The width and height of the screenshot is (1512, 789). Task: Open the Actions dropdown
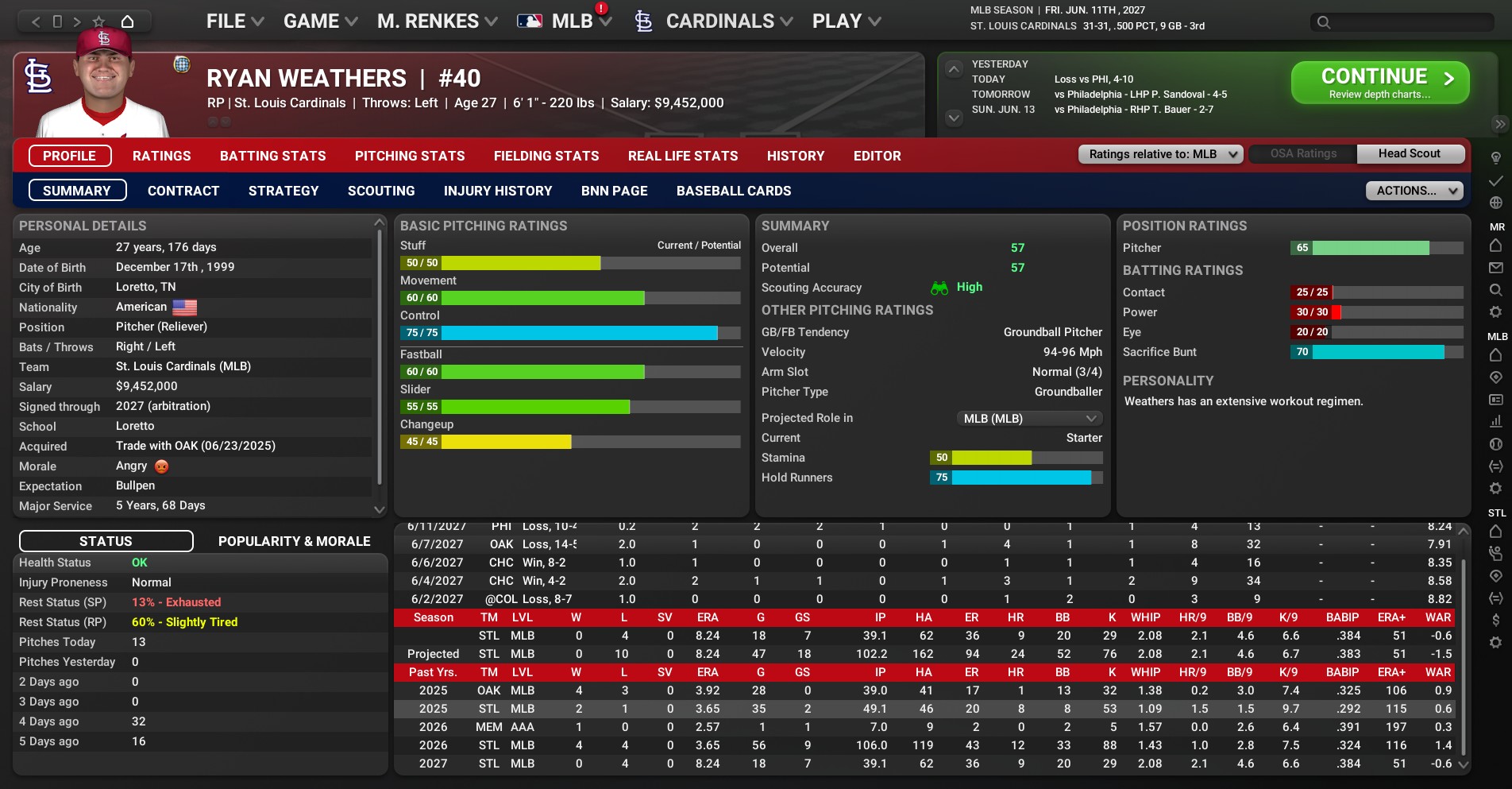point(1414,191)
